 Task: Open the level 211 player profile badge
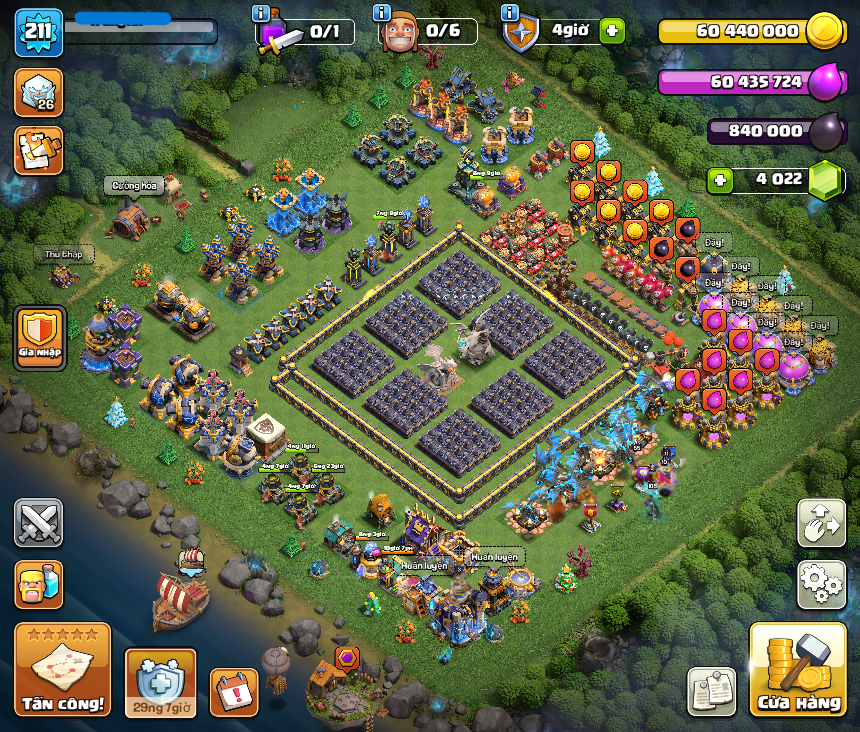[x=38, y=32]
